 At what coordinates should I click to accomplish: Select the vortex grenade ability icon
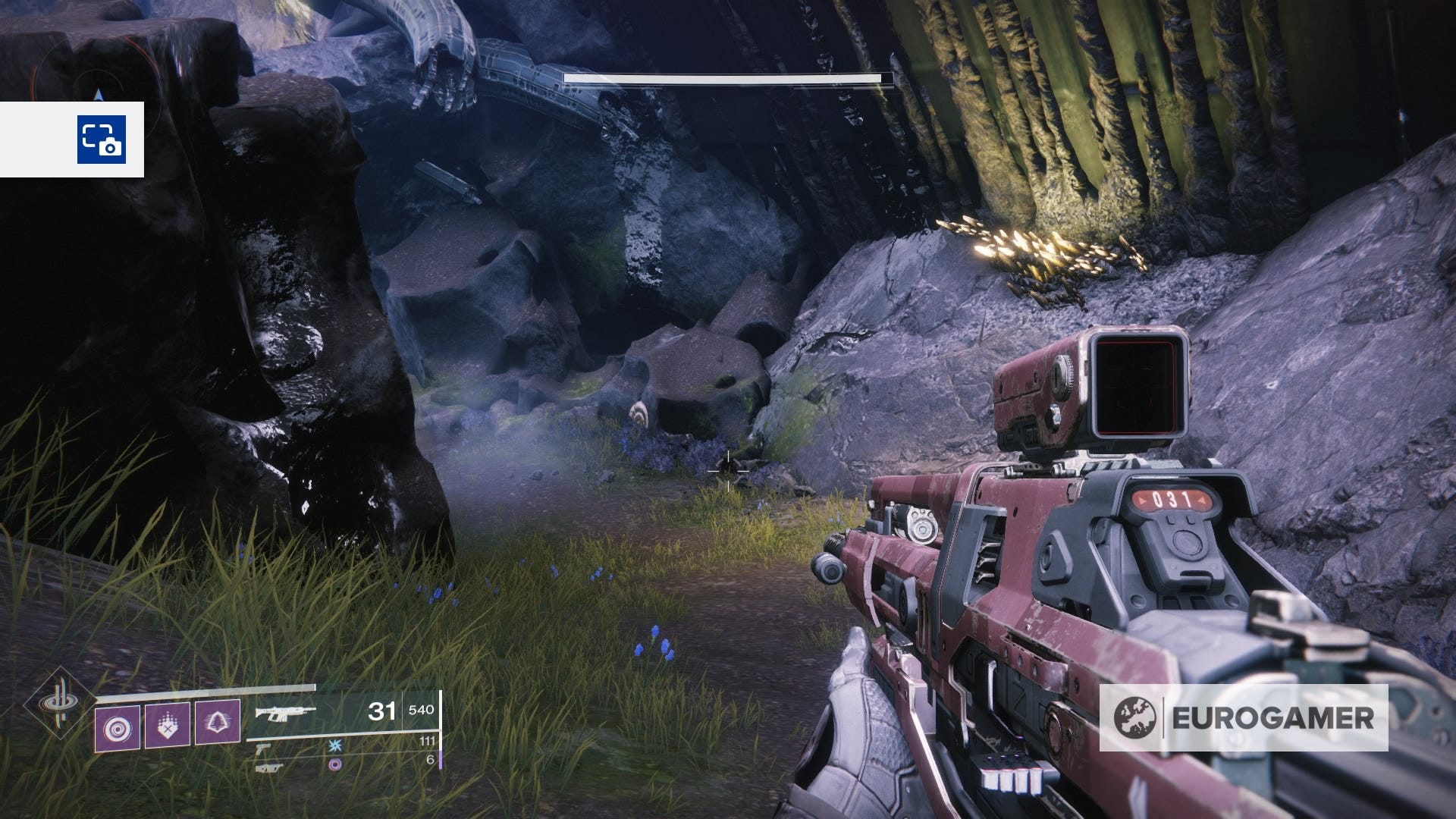[x=118, y=726]
